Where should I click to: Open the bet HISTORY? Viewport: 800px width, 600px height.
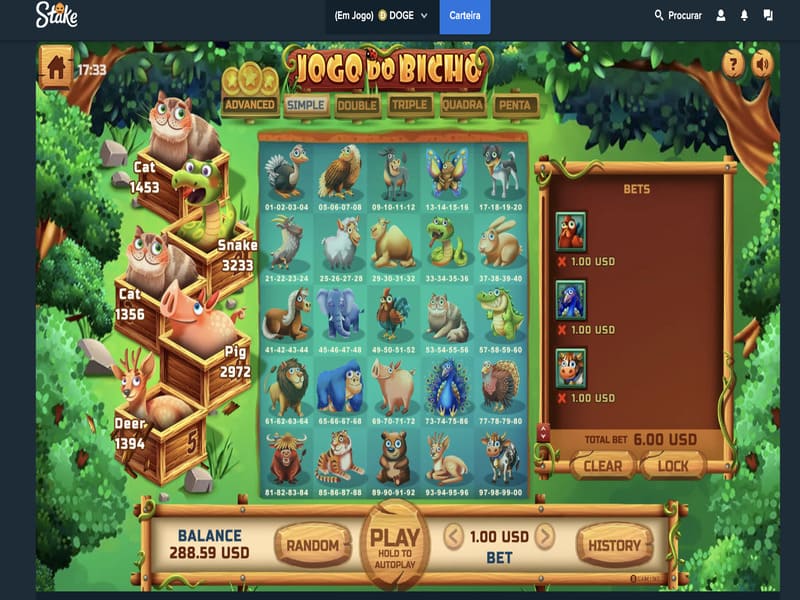614,545
